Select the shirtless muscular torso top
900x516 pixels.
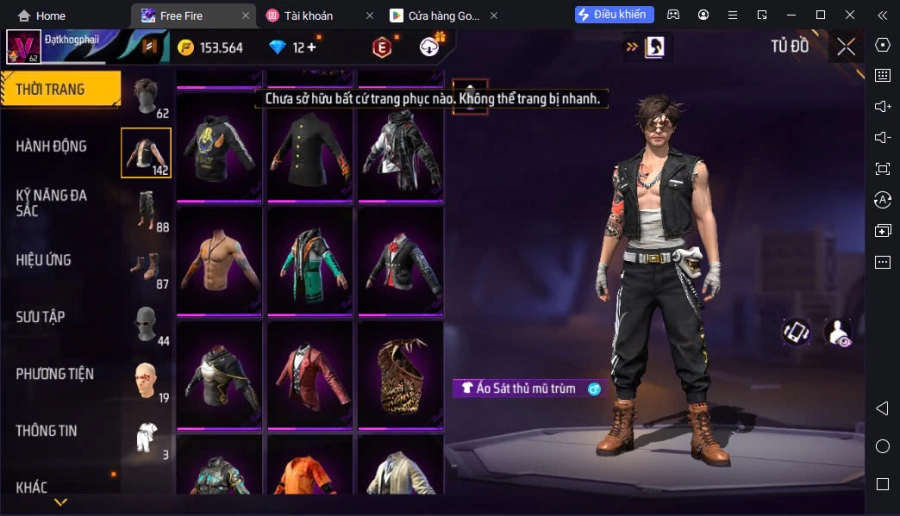pos(218,261)
